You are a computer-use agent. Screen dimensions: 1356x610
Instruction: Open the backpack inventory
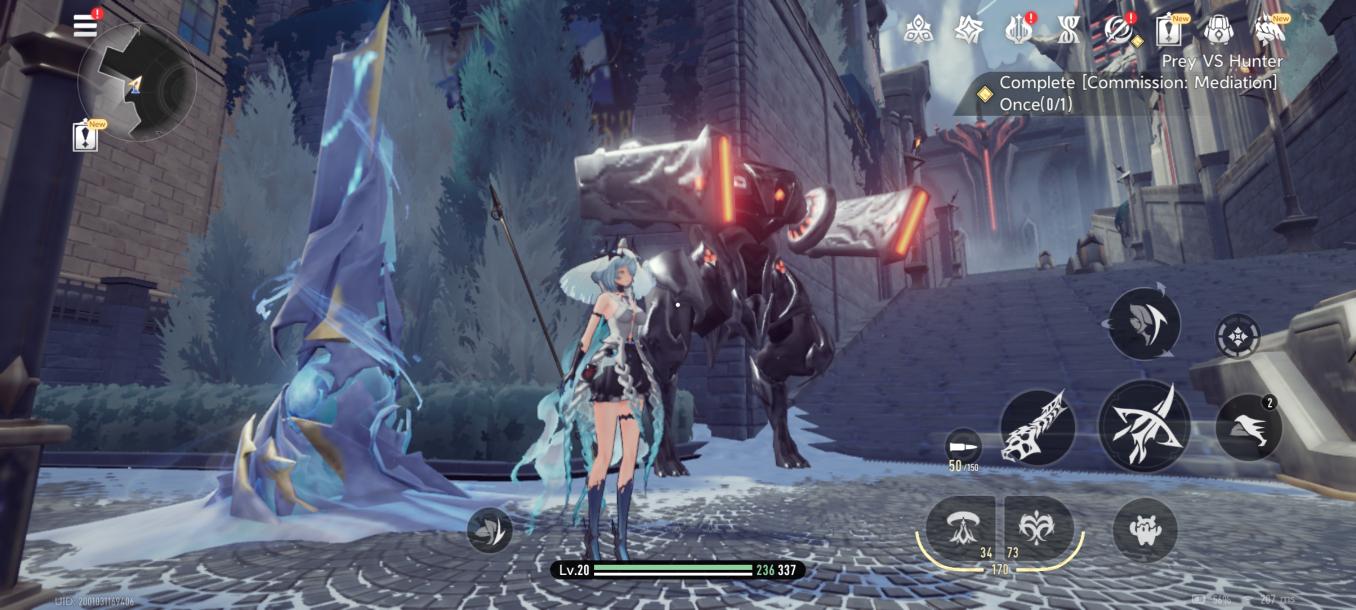[1218, 30]
